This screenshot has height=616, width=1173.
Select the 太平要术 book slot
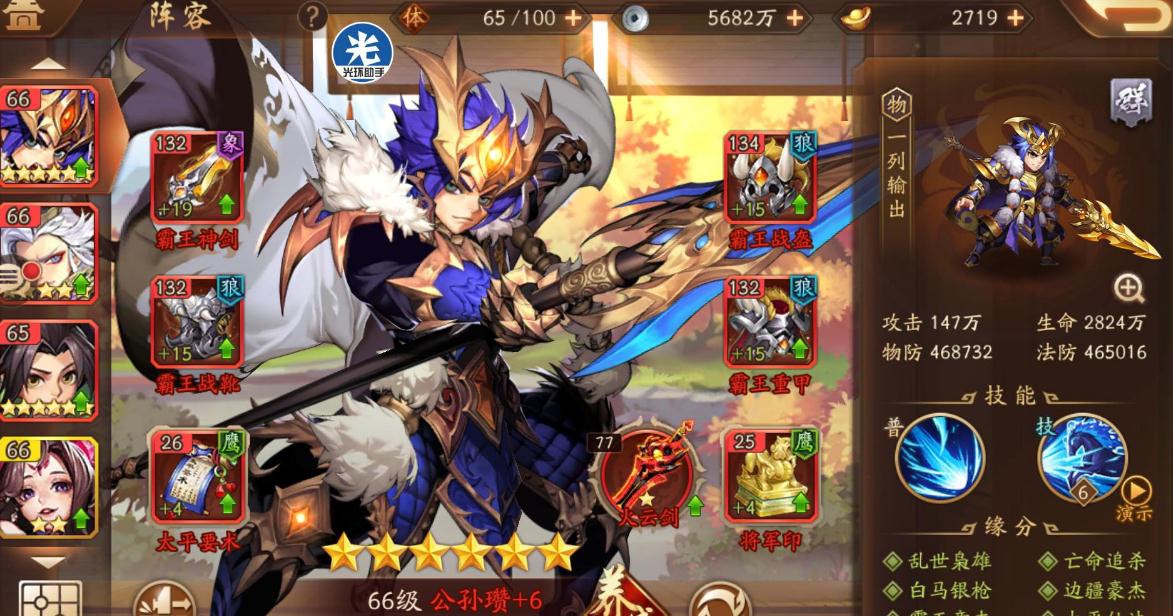pos(197,474)
